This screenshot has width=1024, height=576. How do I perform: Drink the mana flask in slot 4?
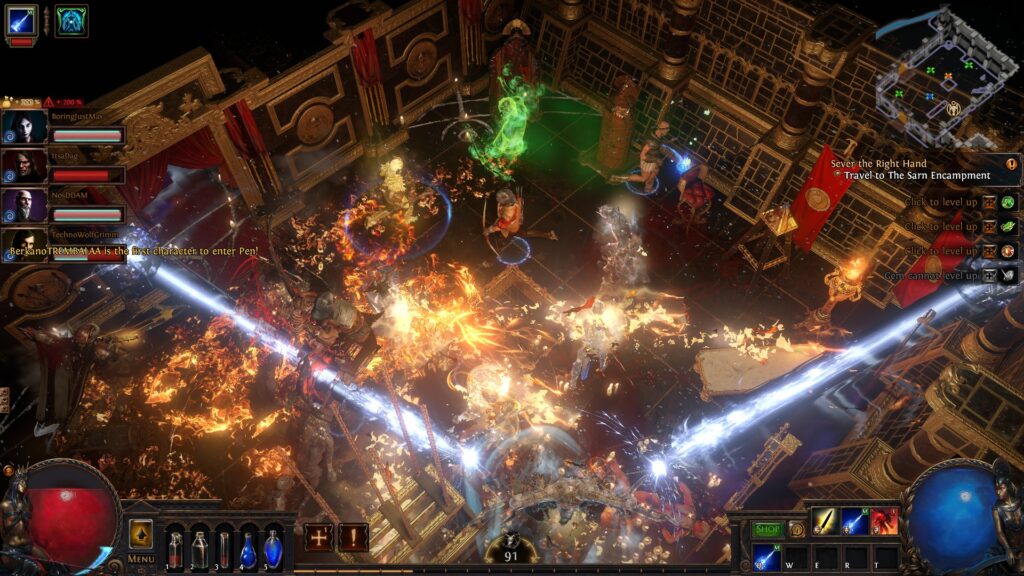(248, 549)
